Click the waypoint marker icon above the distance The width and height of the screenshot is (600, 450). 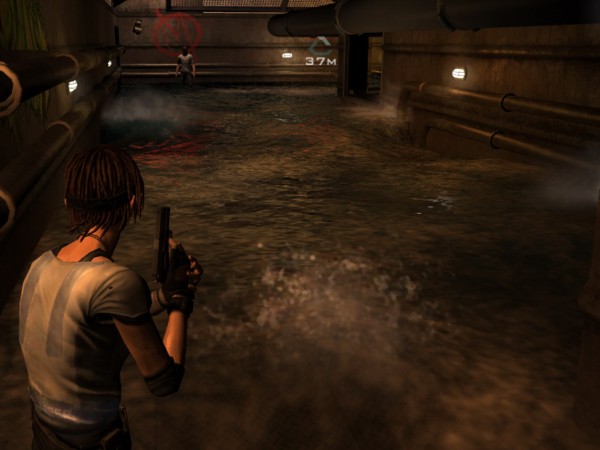(320, 46)
